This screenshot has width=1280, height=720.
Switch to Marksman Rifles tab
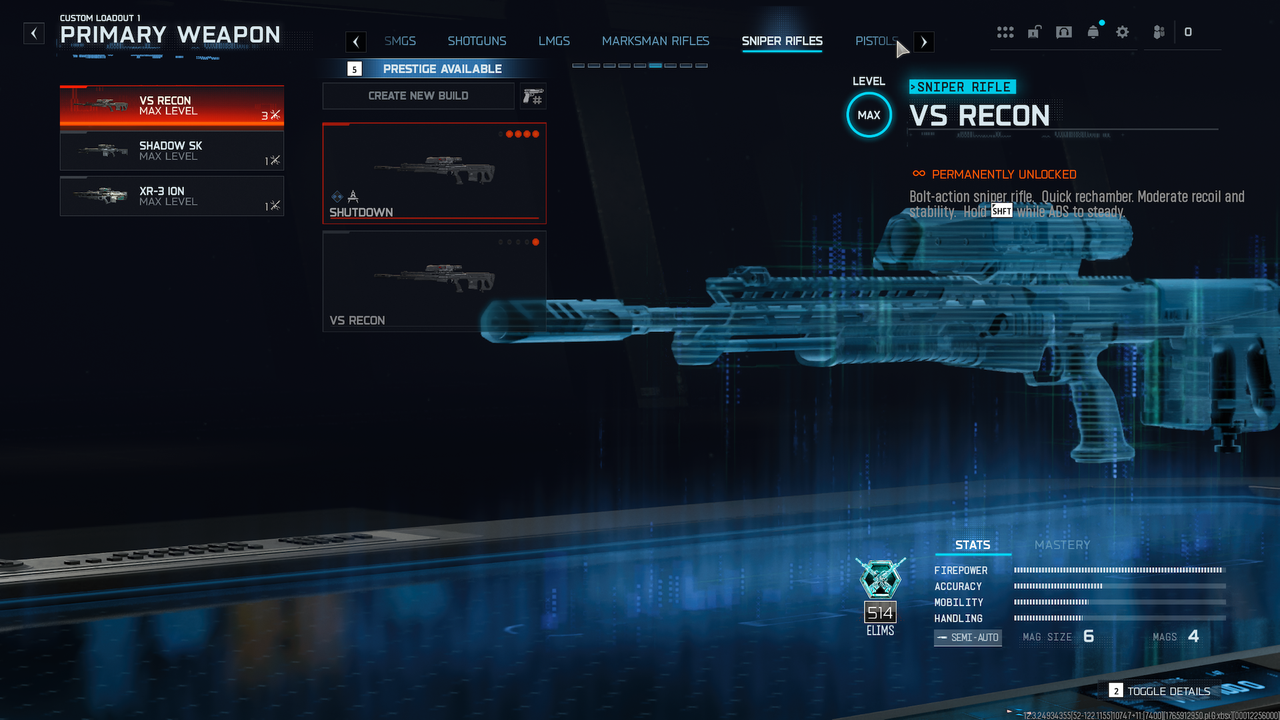(655, 41)
